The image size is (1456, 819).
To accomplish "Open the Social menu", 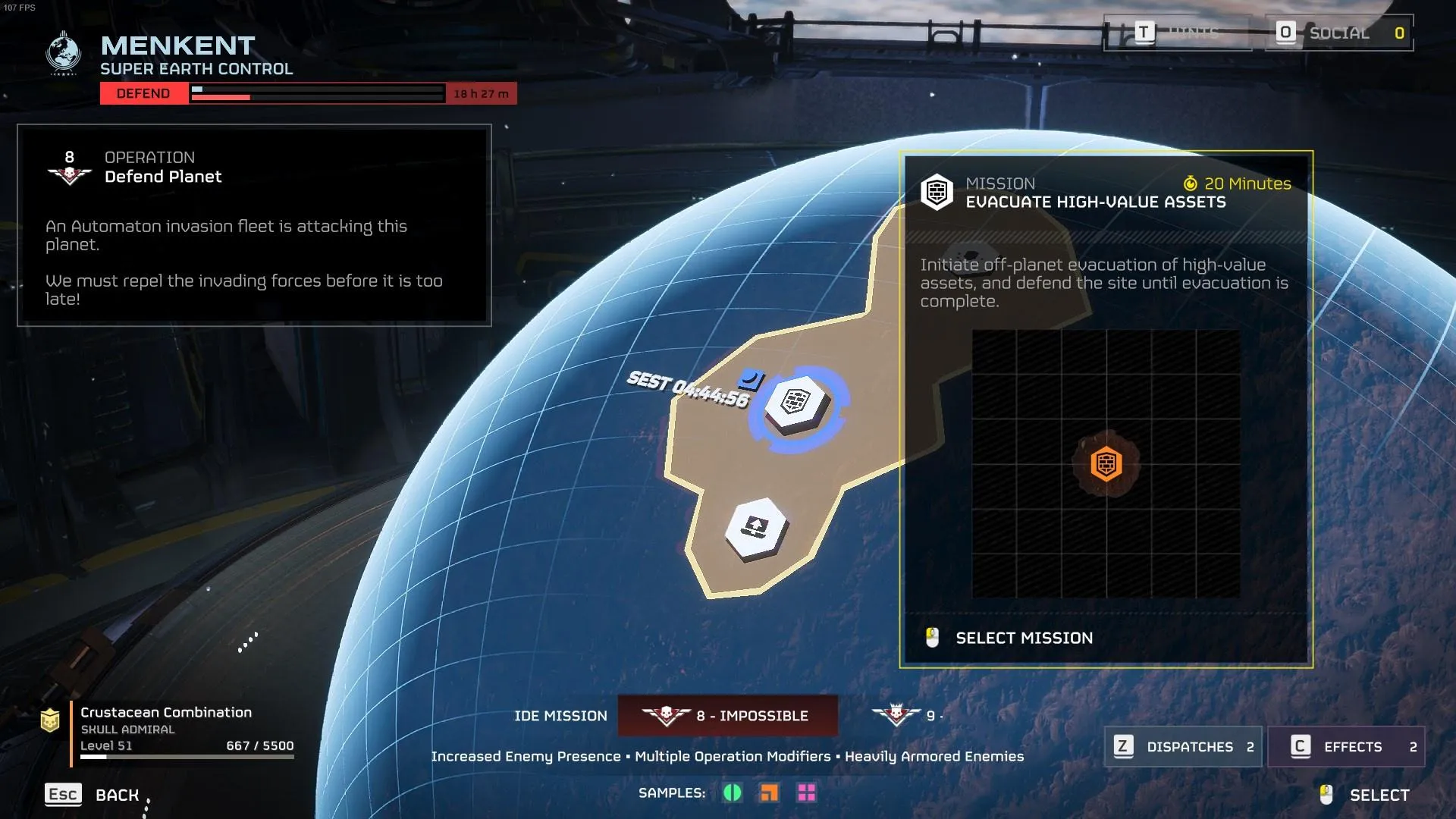I will [1338, 33].
